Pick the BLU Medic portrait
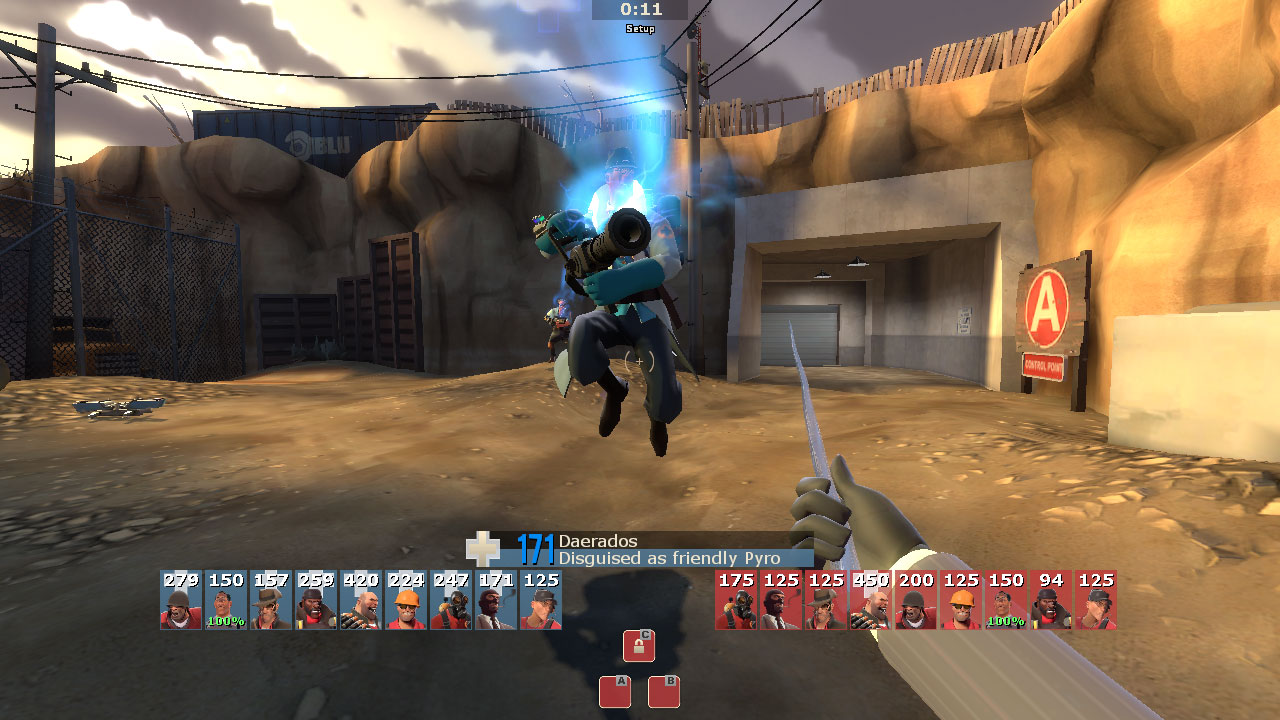This screenshot has width=1280, height=720. click(x=226, y=600)
